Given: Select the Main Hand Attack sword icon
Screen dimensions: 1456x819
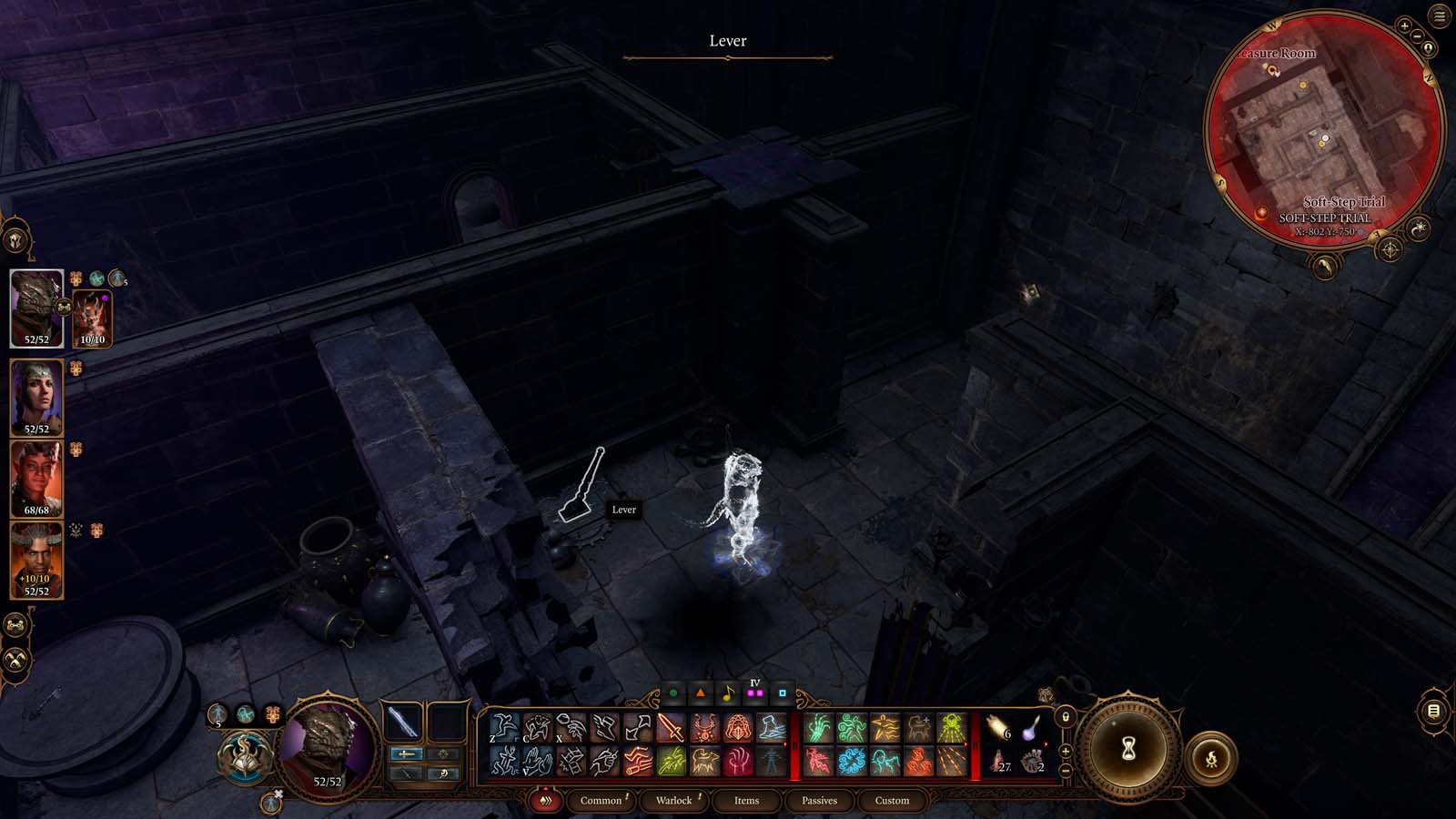Looking at the screenshot, I should click(x=671, y=727).
